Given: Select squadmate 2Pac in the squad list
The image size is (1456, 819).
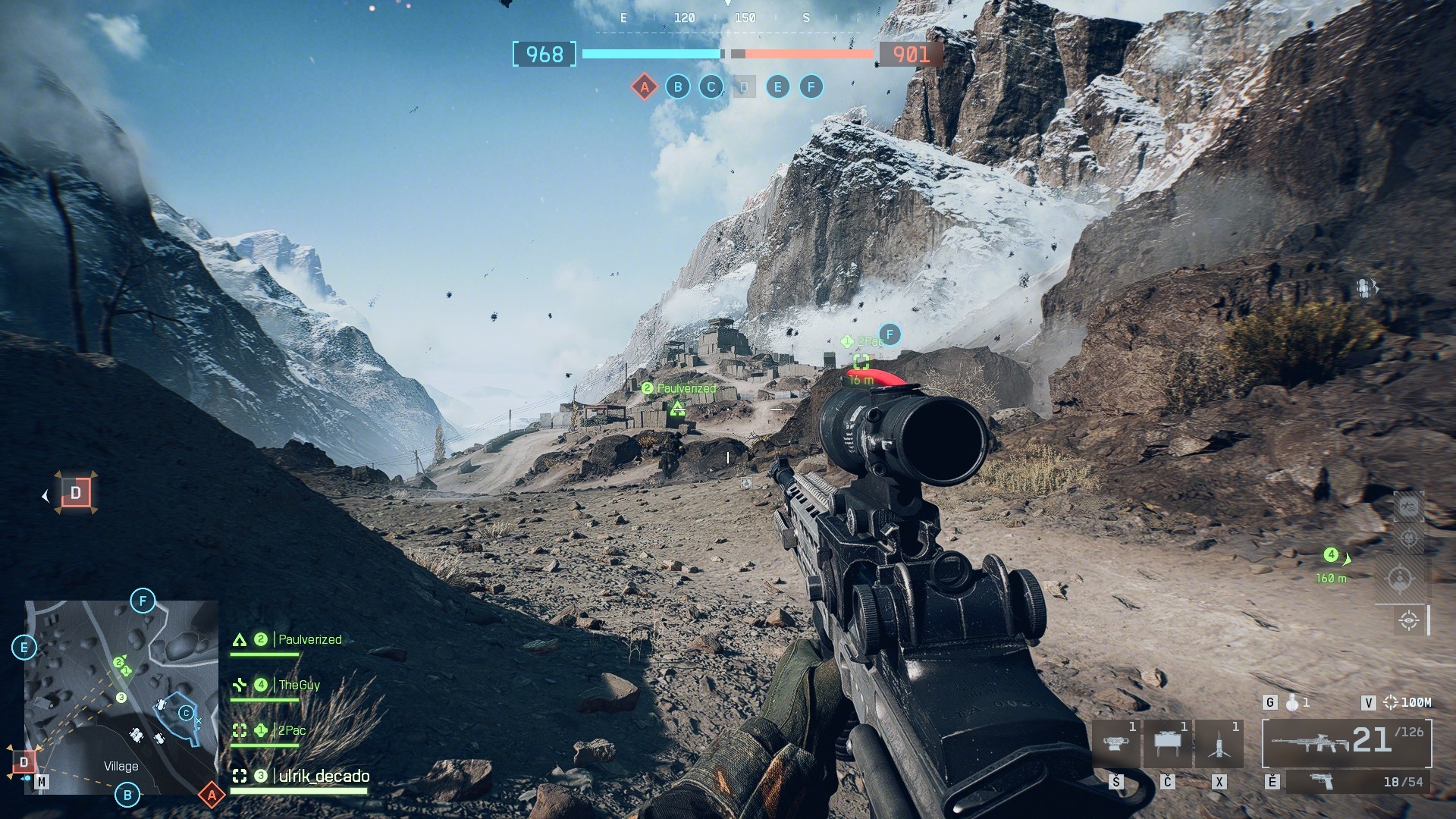Looking at the screenshot, I should coord(291,731).
